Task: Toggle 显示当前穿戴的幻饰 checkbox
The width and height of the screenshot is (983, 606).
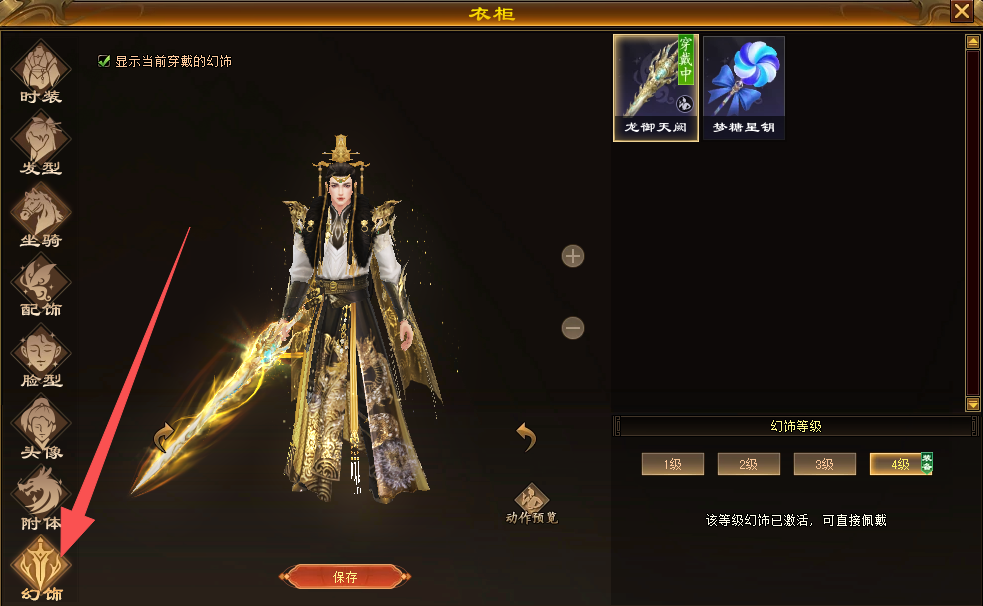Action: coord(104,61)
